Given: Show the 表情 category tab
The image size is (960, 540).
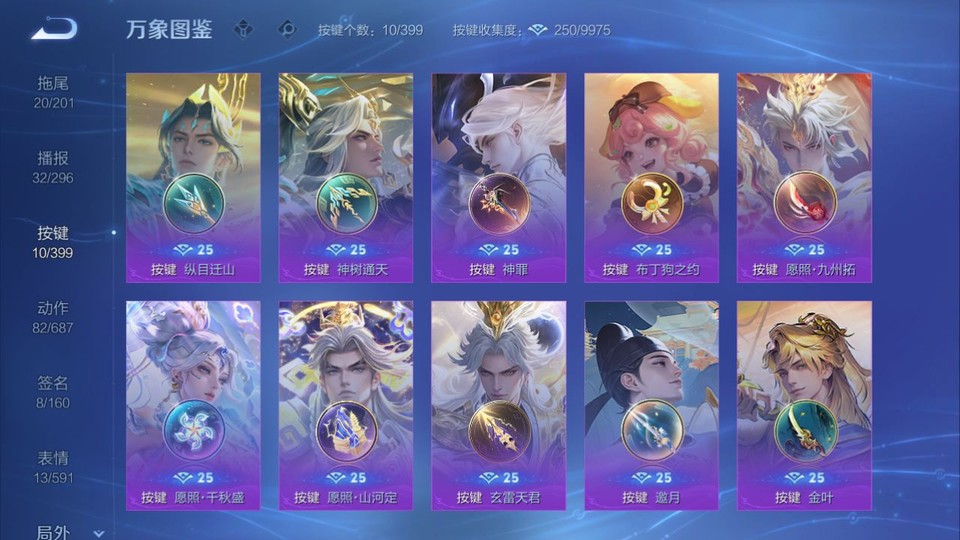Looking at the screenshot, I should (53, 466).
